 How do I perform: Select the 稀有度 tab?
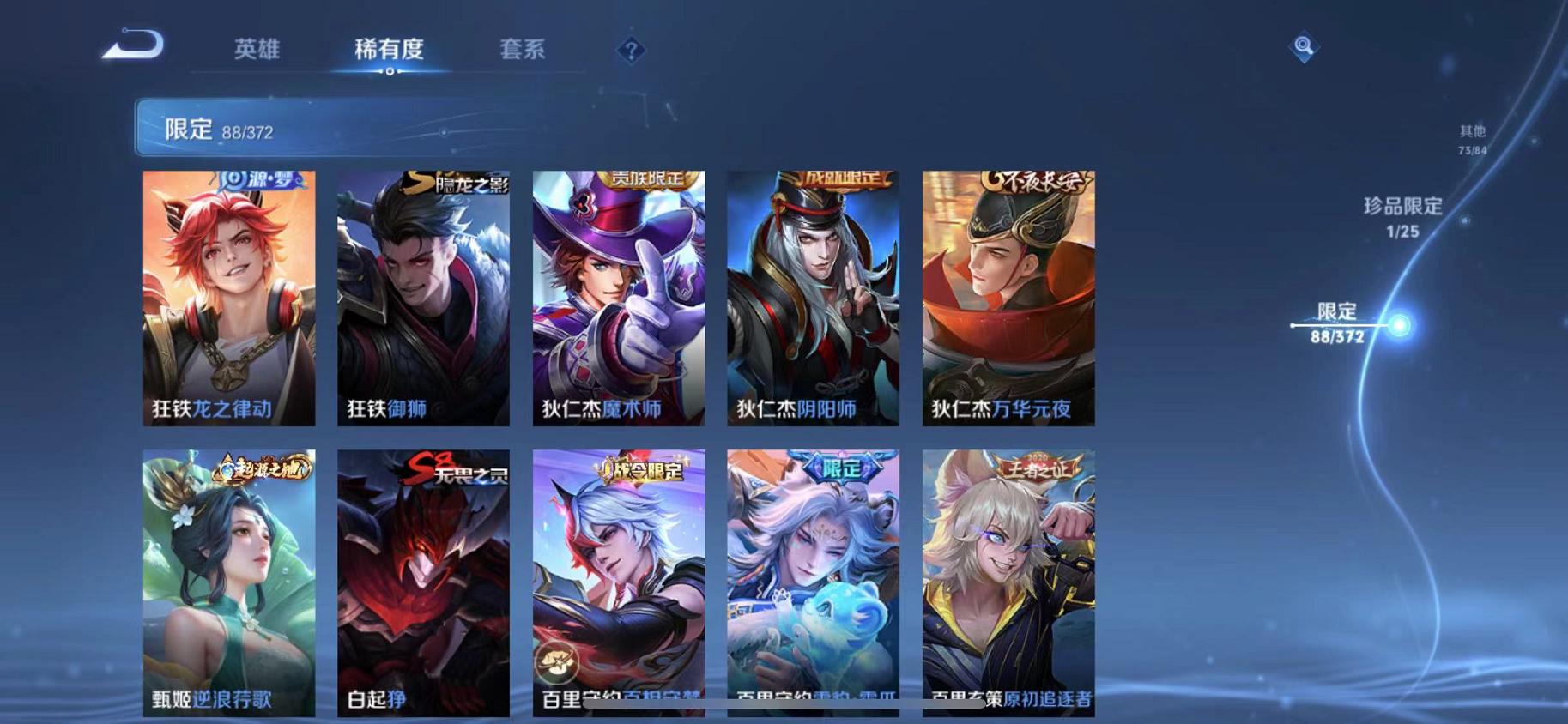click(390, 50)
